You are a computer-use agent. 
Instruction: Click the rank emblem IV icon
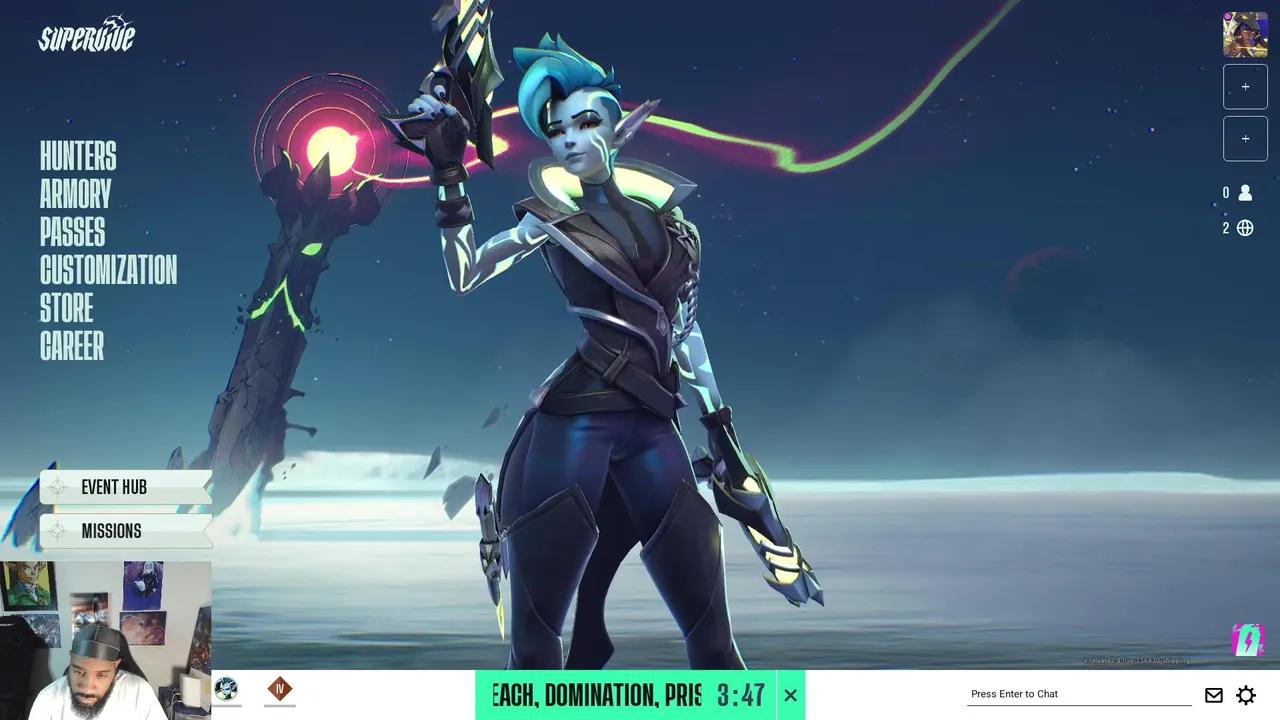(280, 689)
